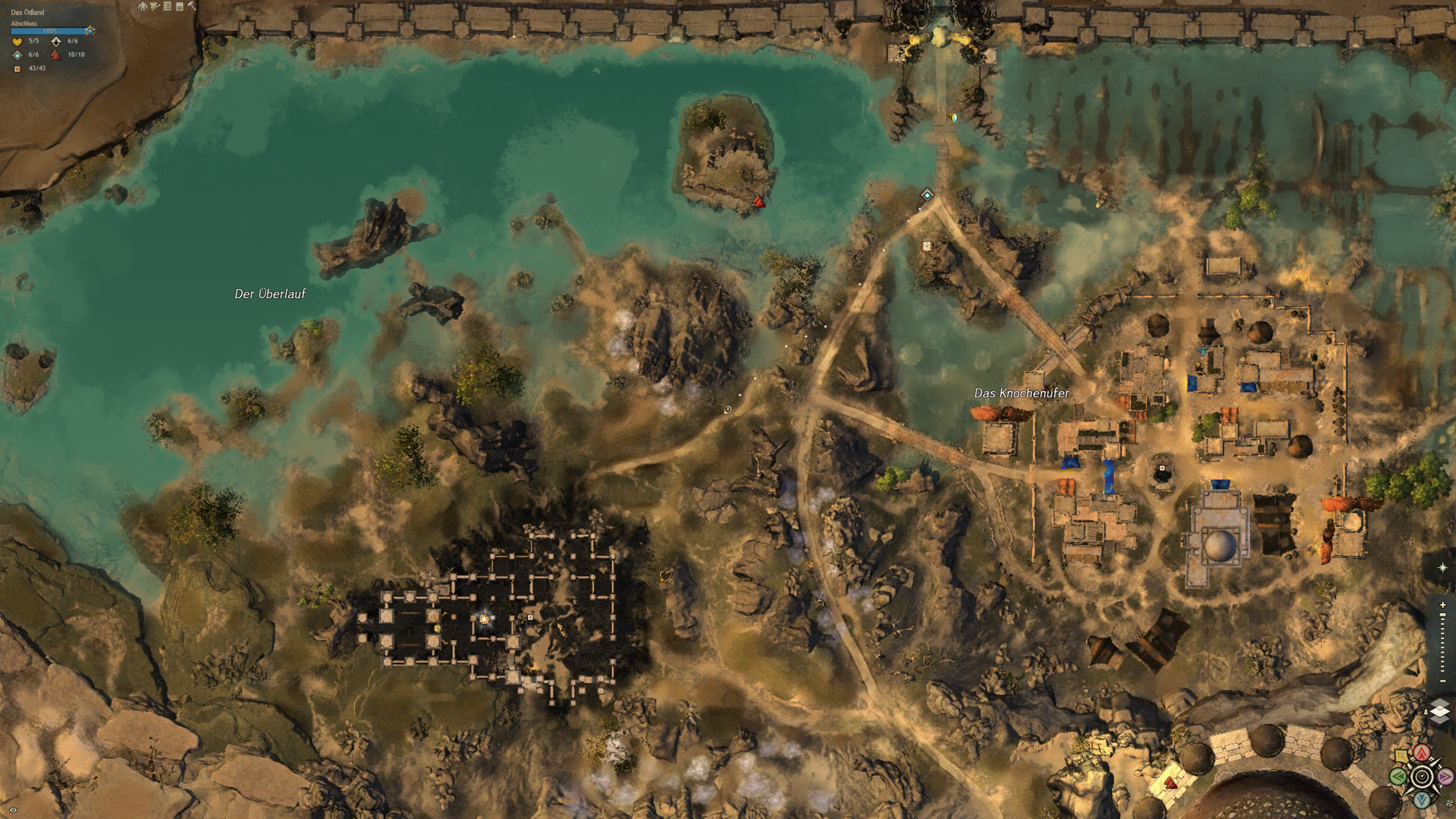Click the scroll marker south of the waypoint
Viewport: 1456px width, 819px height.
927,246
